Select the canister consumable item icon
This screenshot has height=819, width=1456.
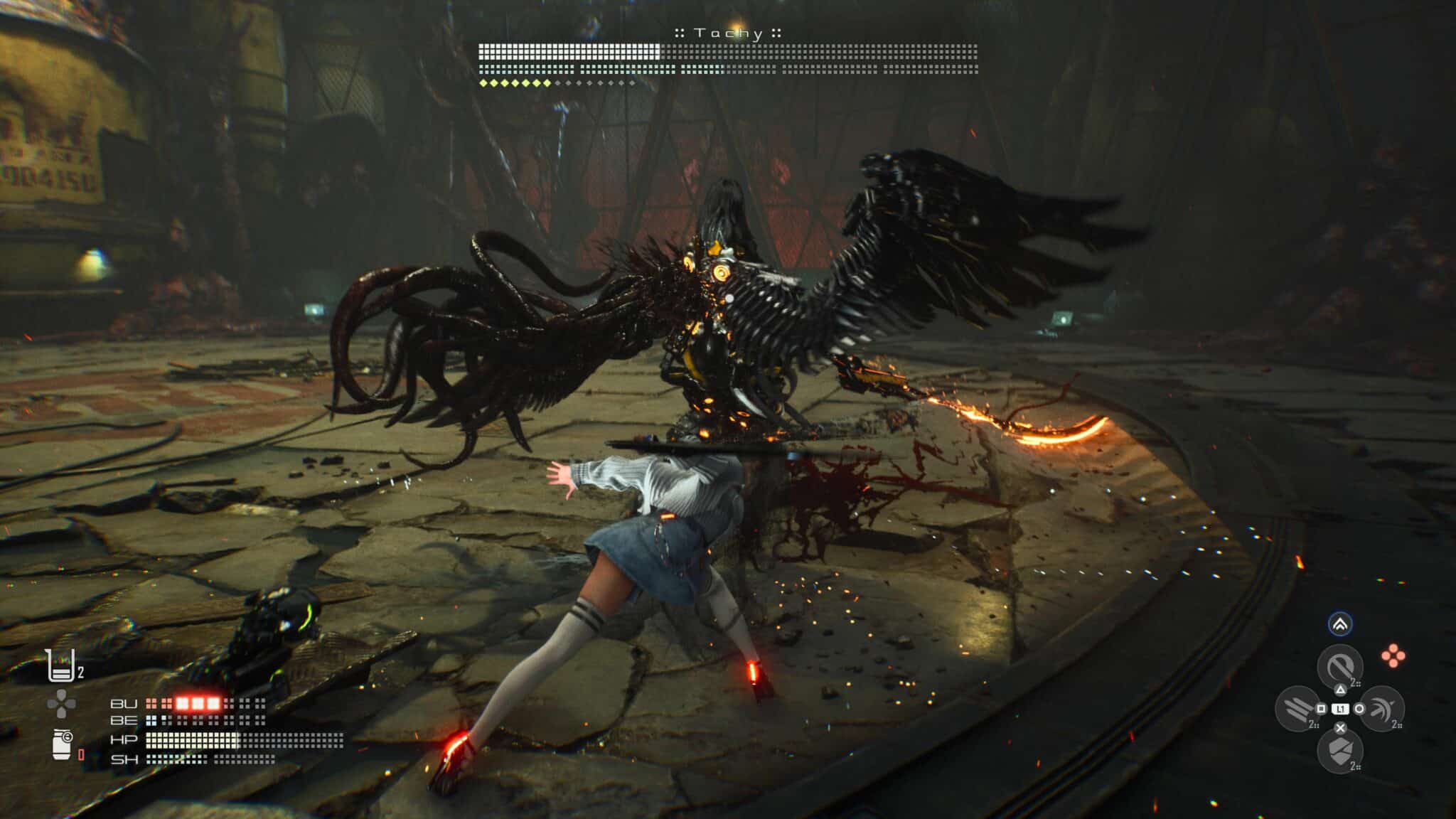pos(62,744)
